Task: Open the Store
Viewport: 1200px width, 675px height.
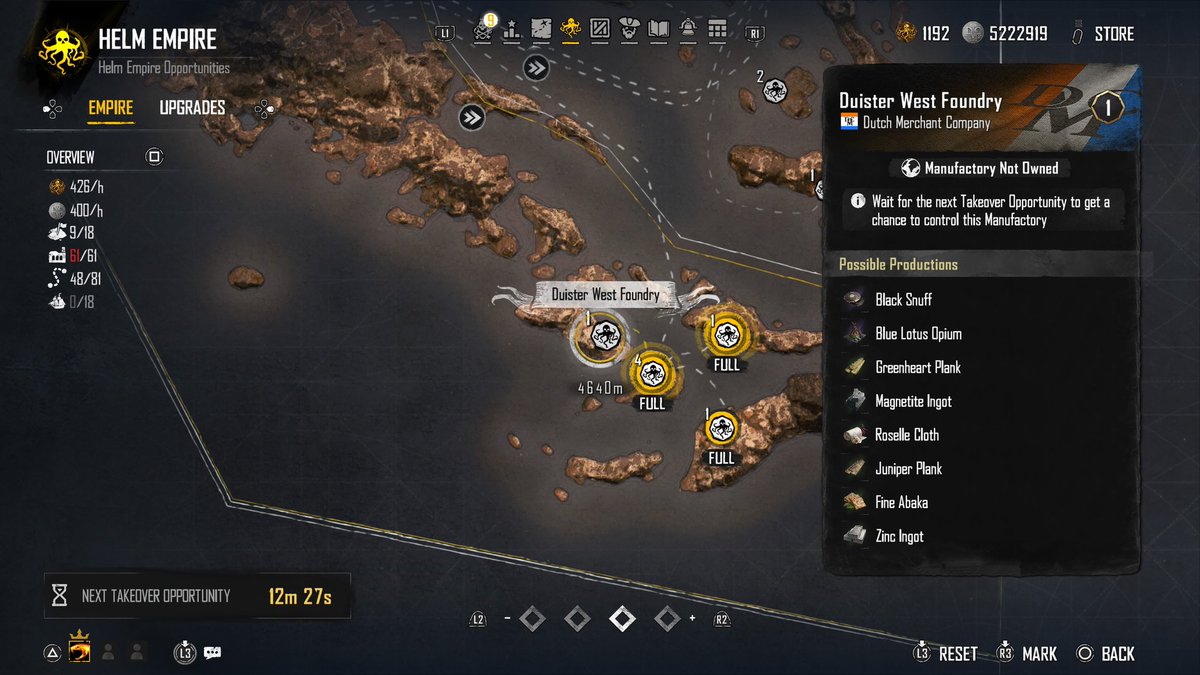Action: click(1113, 34)
